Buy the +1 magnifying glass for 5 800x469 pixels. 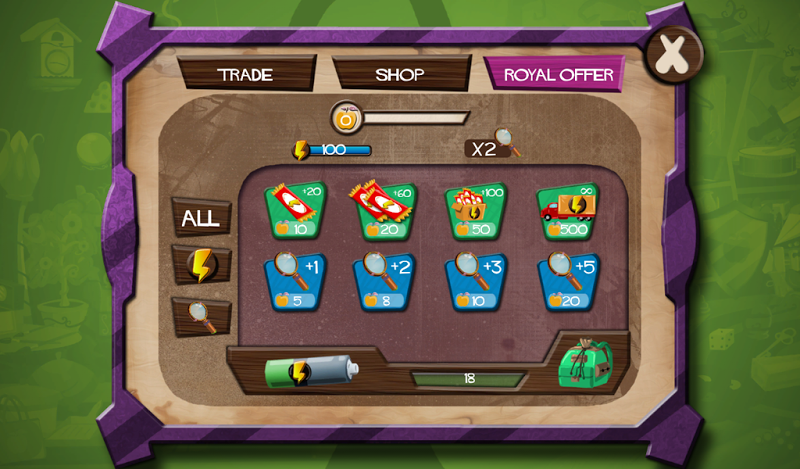pos(294,281)
